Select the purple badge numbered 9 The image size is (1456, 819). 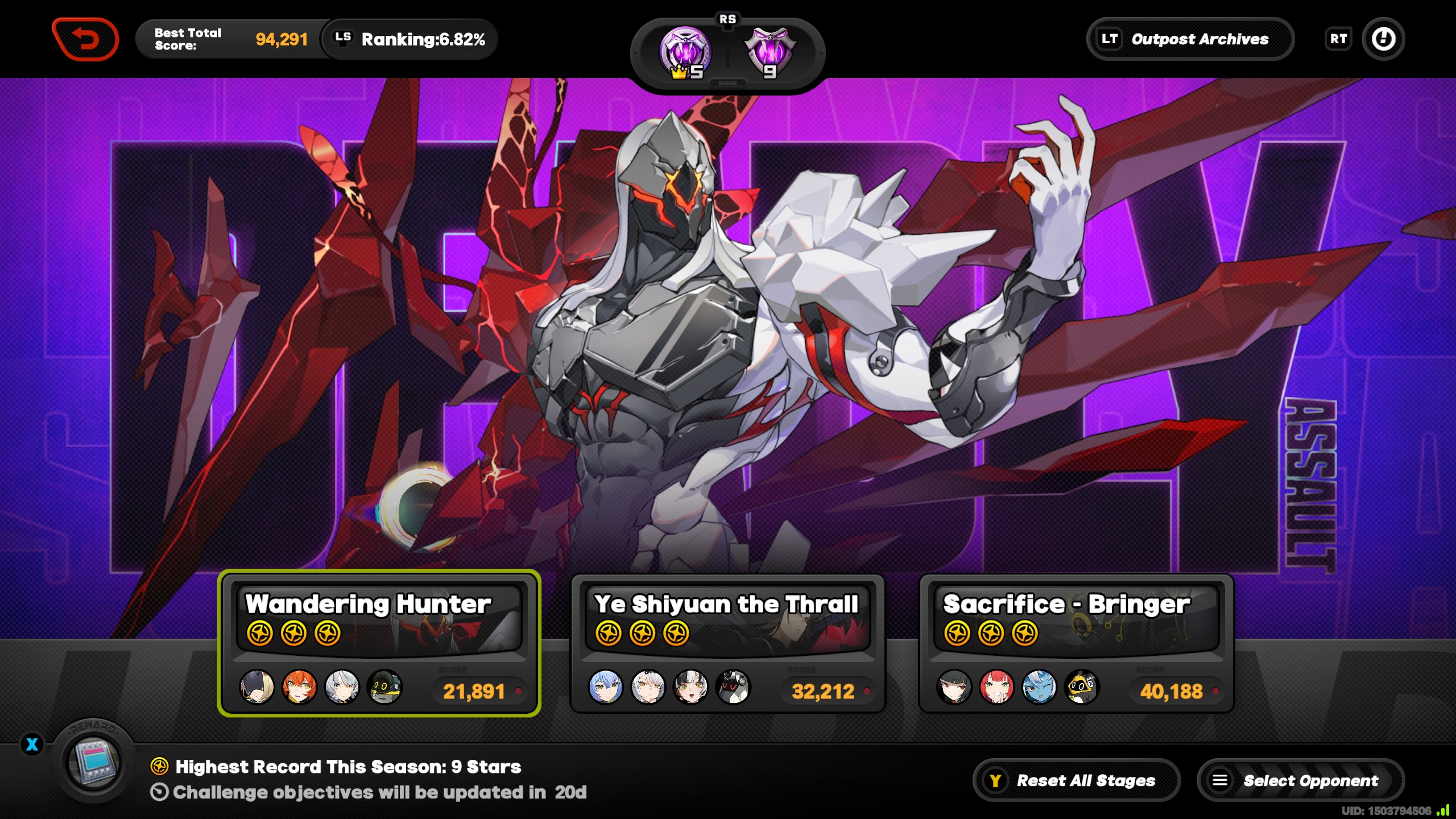tap(771, 53)
